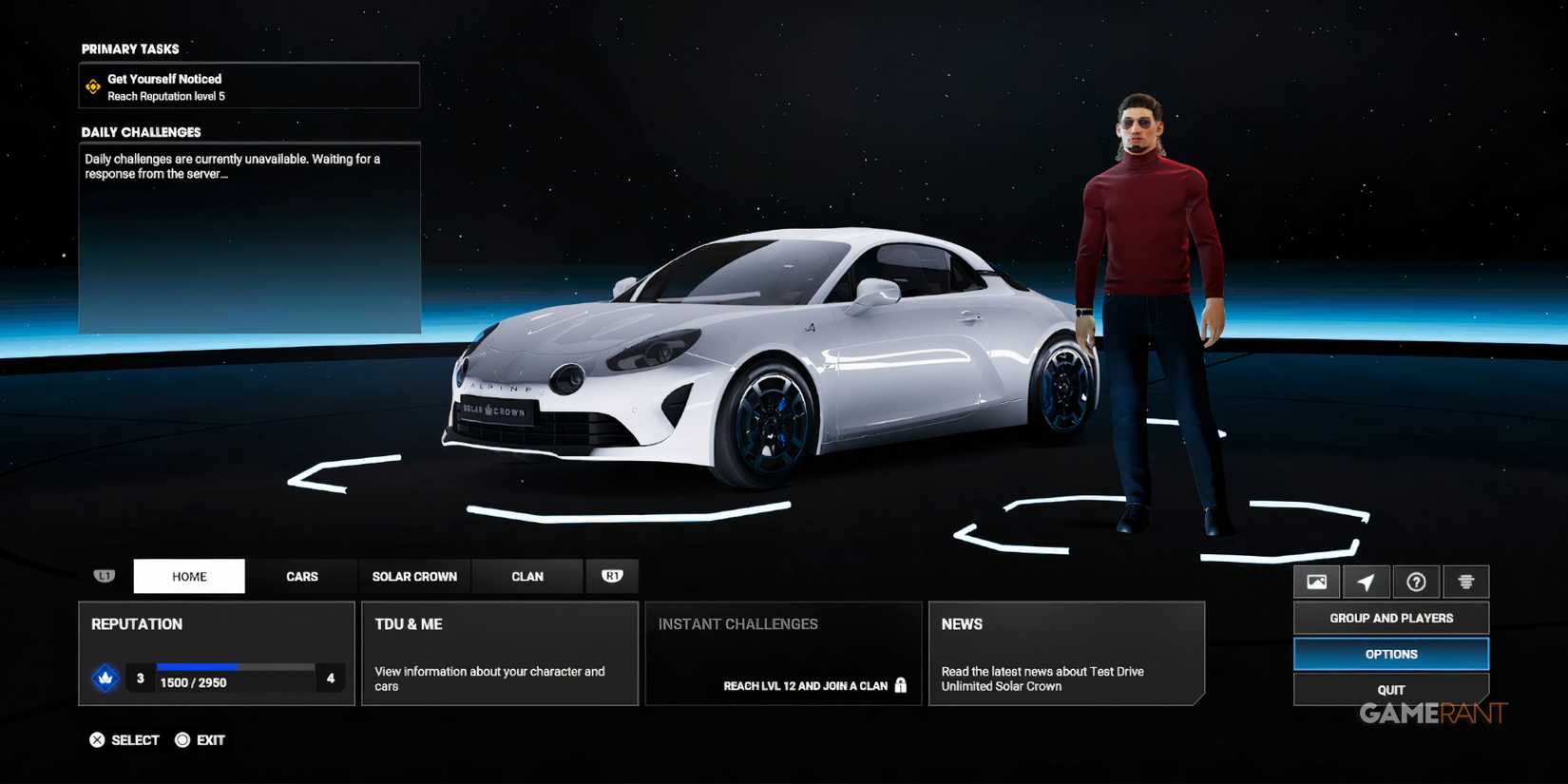This screenshot has height=784, width=1568.
Task: Select the Clan tab
Action: (527, 576)
